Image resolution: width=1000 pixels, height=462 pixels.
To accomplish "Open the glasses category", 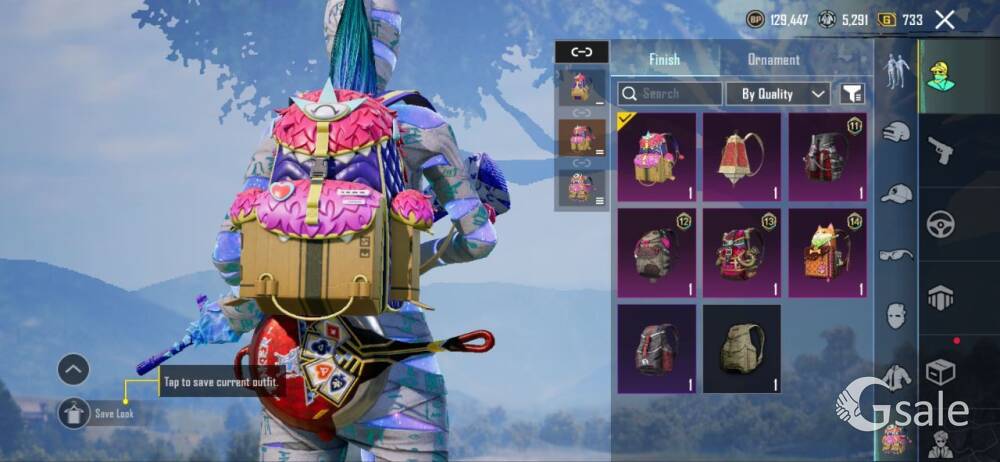I will click(896, 255).
